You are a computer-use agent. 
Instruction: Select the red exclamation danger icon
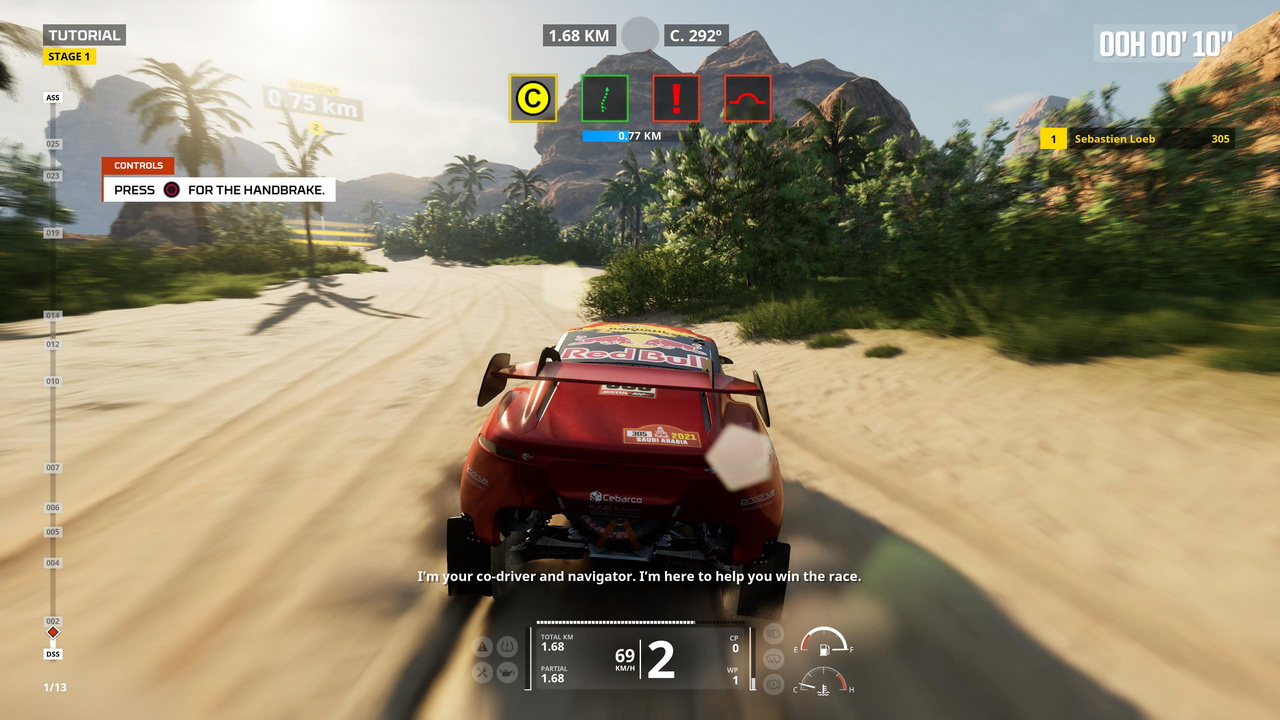(x=676, y=98)
